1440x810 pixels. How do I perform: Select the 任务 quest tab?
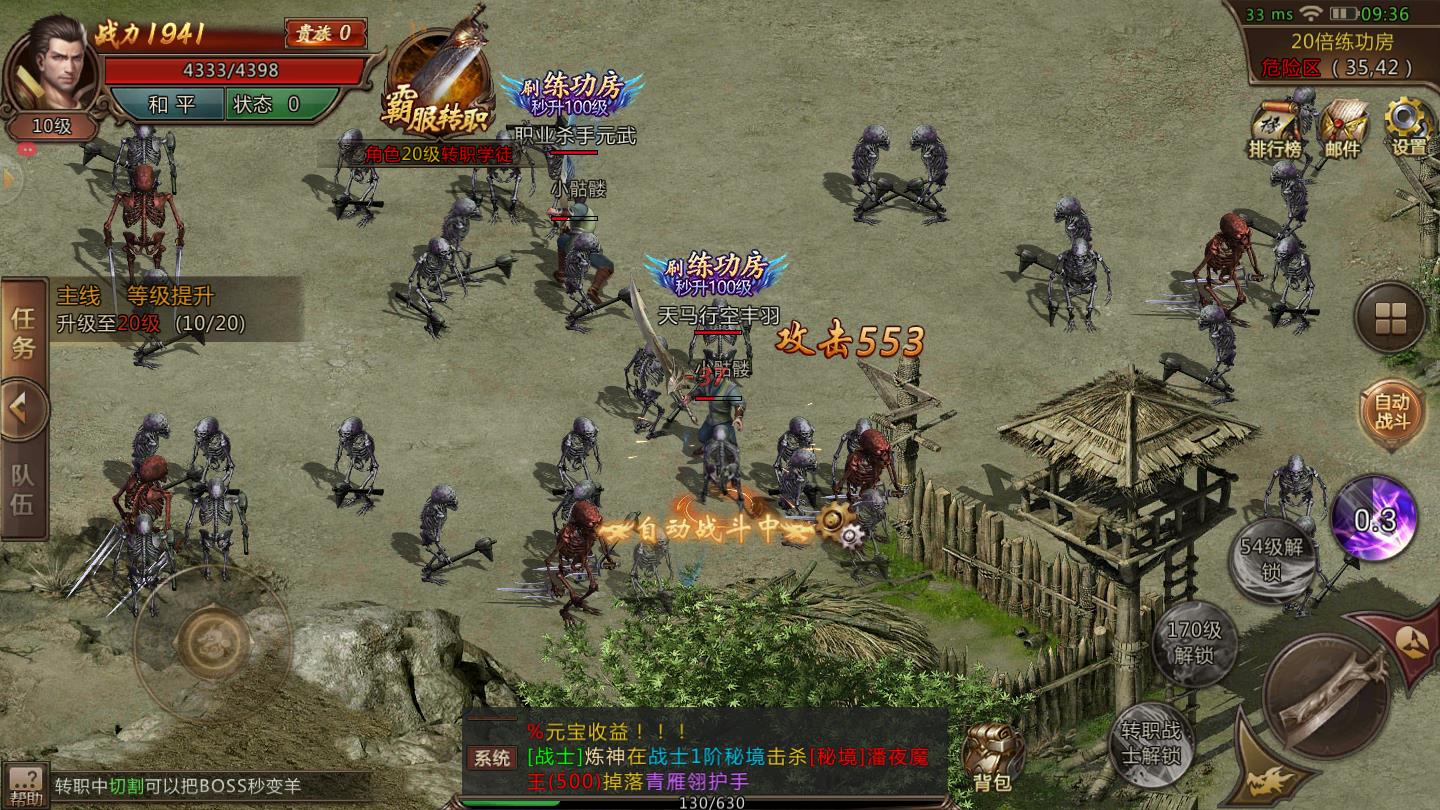(23, 333)
